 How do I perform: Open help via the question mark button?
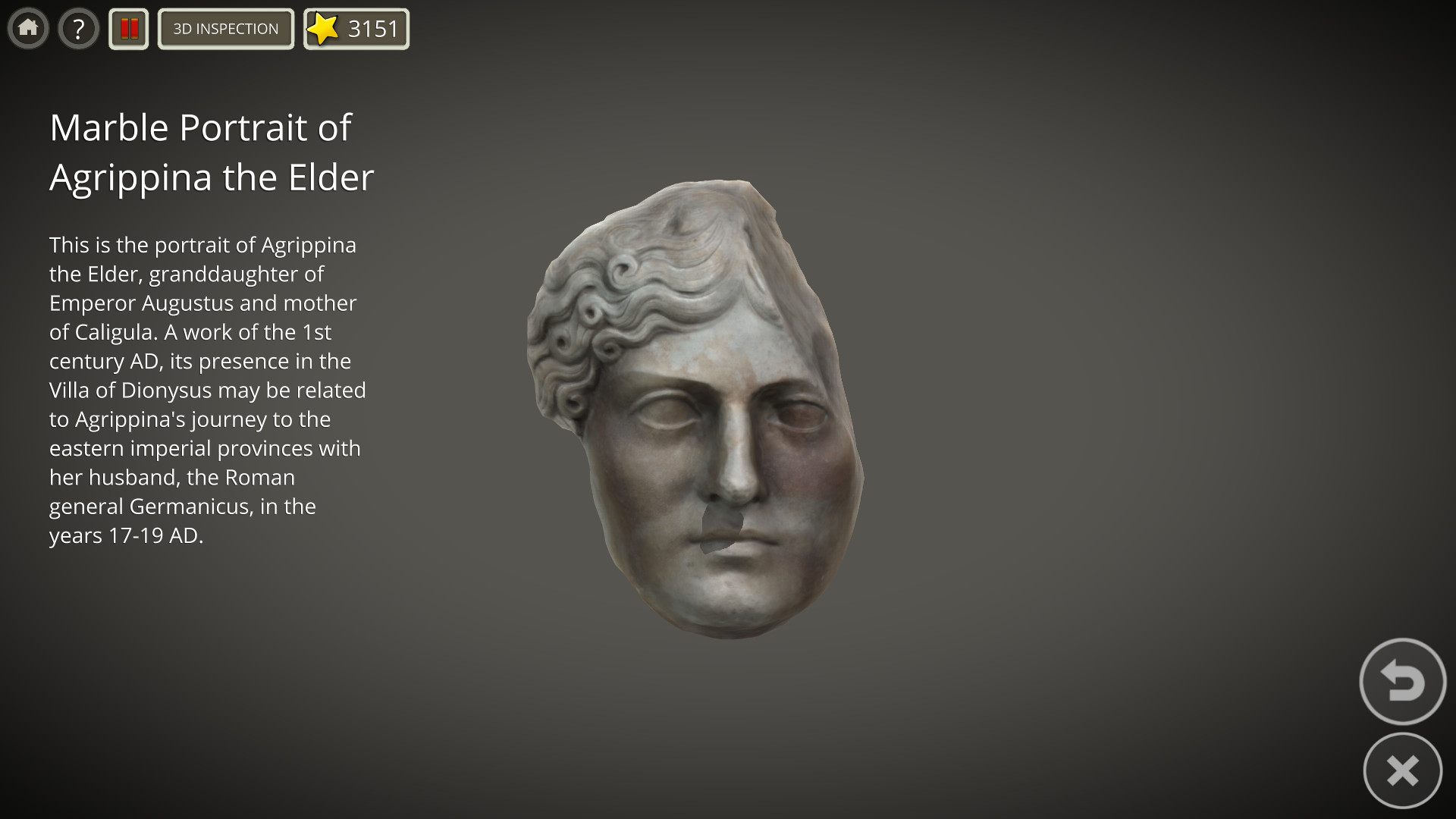click(78, 28)
